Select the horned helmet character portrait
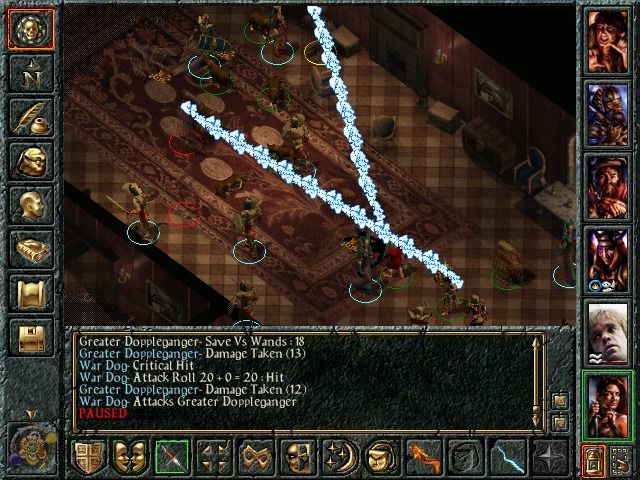The width and height of the screenshot is (640, 480). coord(607,256)
